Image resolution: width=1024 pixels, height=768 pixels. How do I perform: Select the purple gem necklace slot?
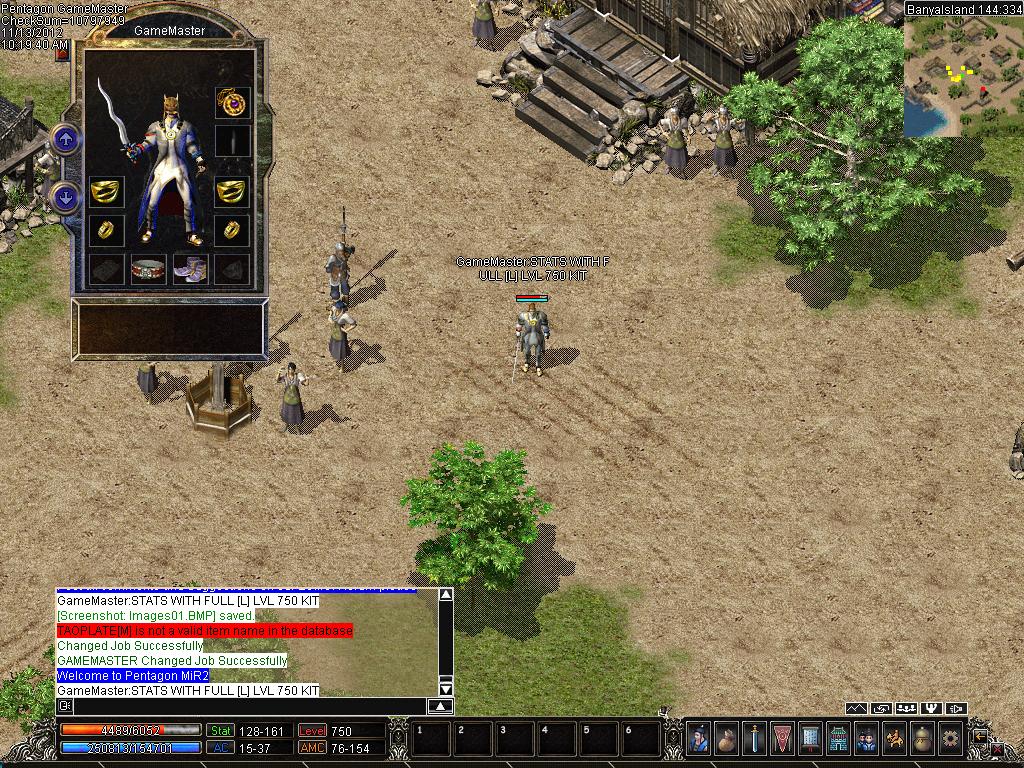pyautogui.click(x=232, y=102)
